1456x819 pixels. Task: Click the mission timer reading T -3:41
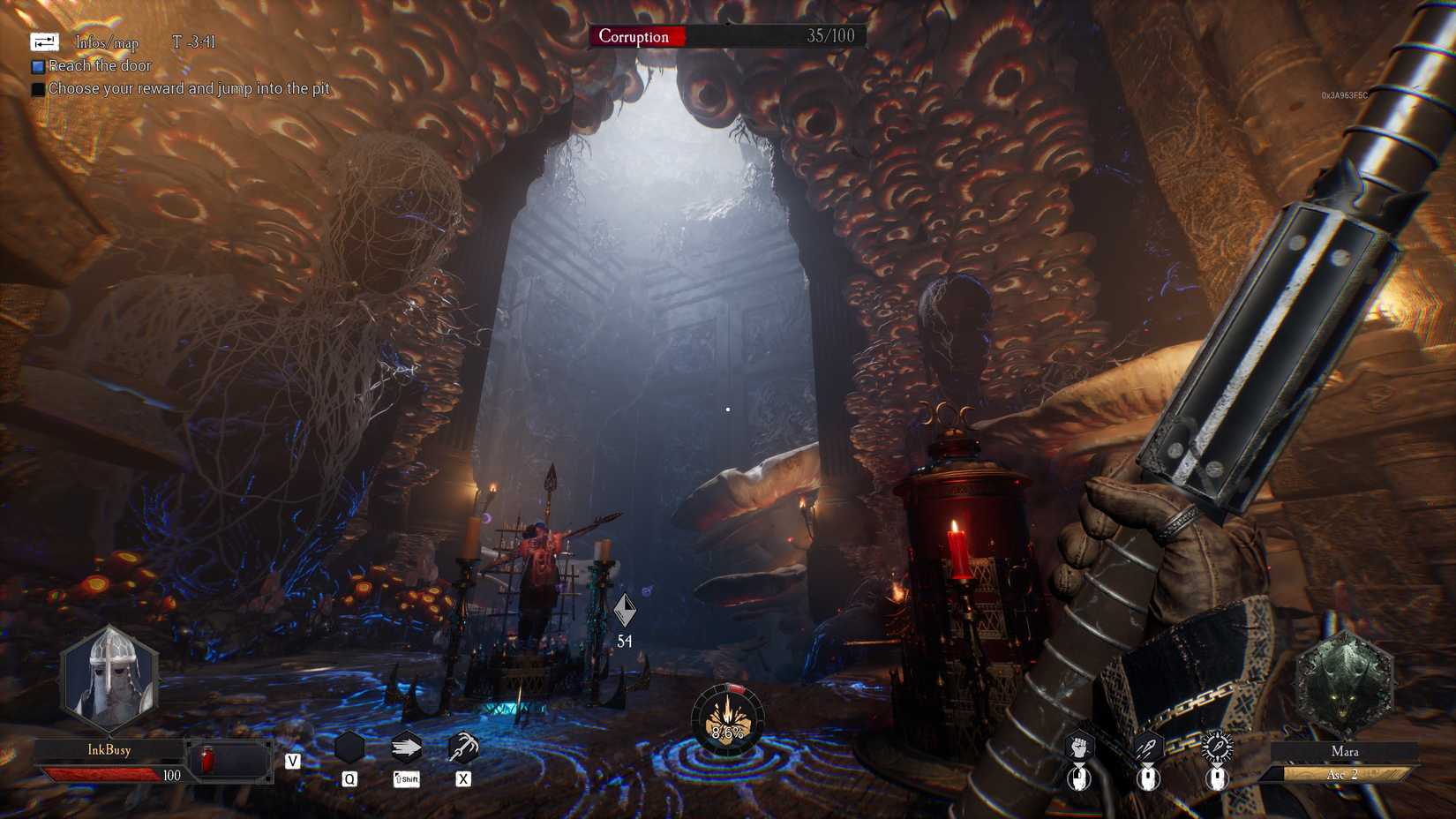click(x=196, y=41)
